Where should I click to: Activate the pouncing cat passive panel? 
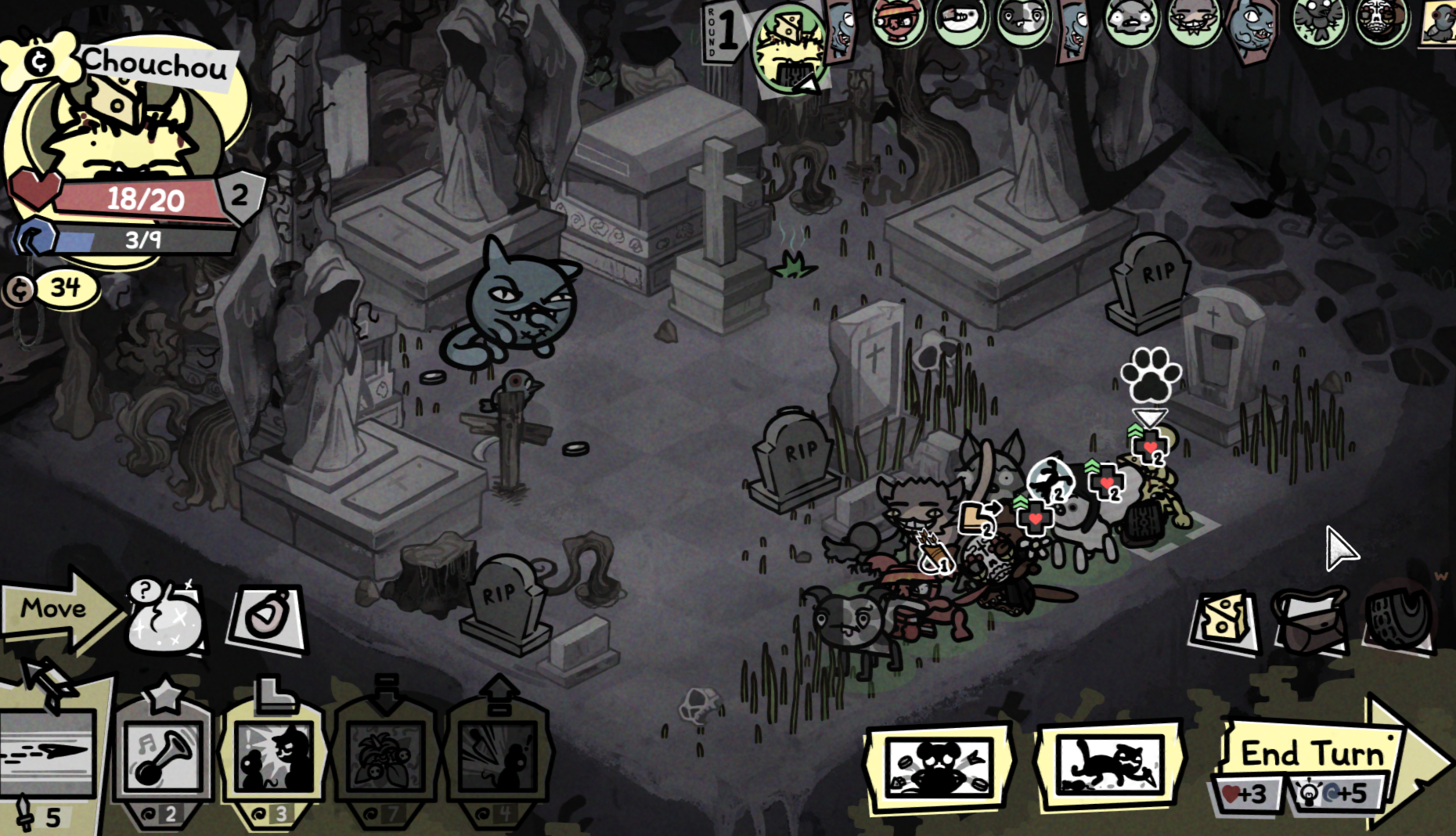[1108, 764]
